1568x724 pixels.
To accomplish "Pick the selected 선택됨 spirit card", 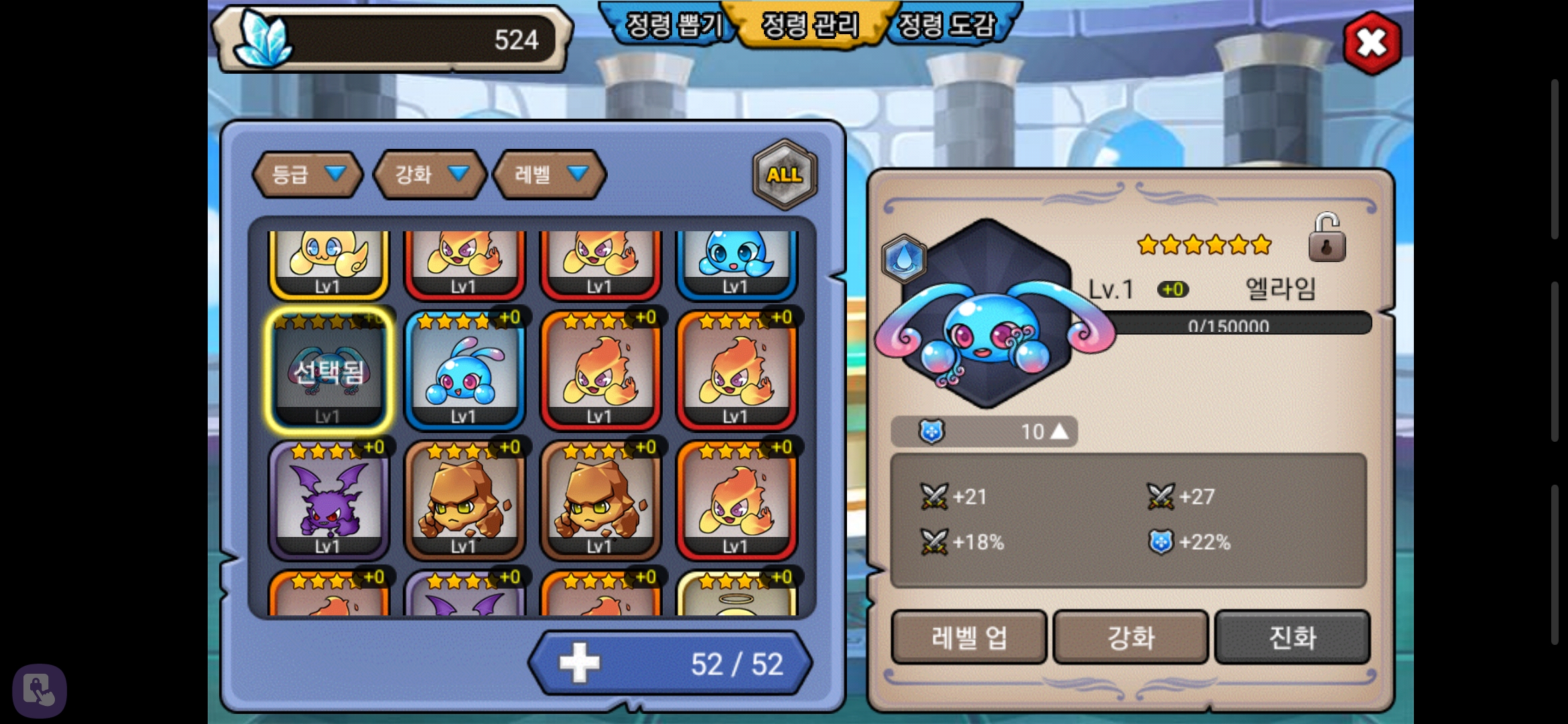I will click(x=328, y=370).
